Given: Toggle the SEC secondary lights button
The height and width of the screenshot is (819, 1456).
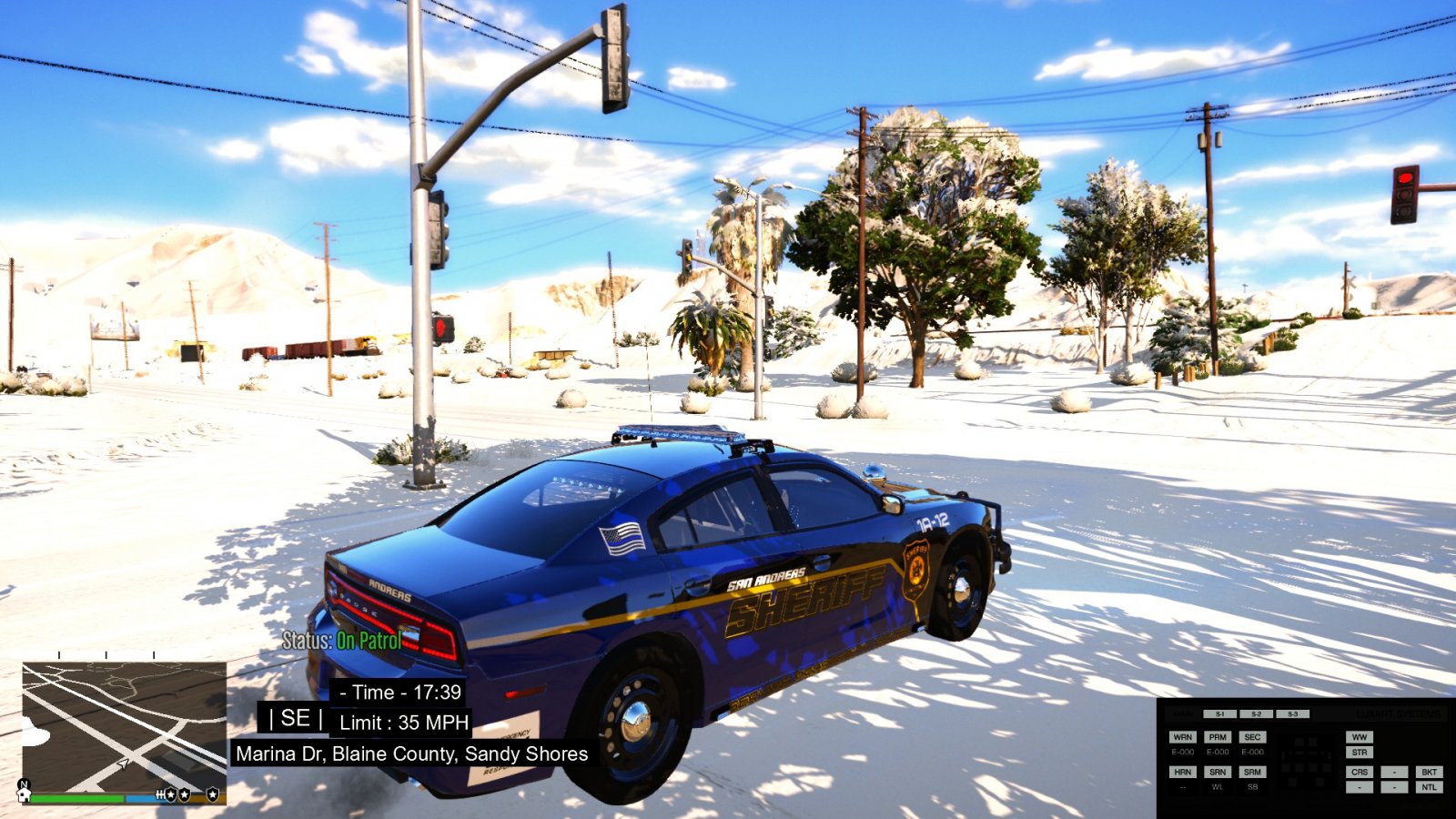Looking at the screenshot, I should 1252,737.
